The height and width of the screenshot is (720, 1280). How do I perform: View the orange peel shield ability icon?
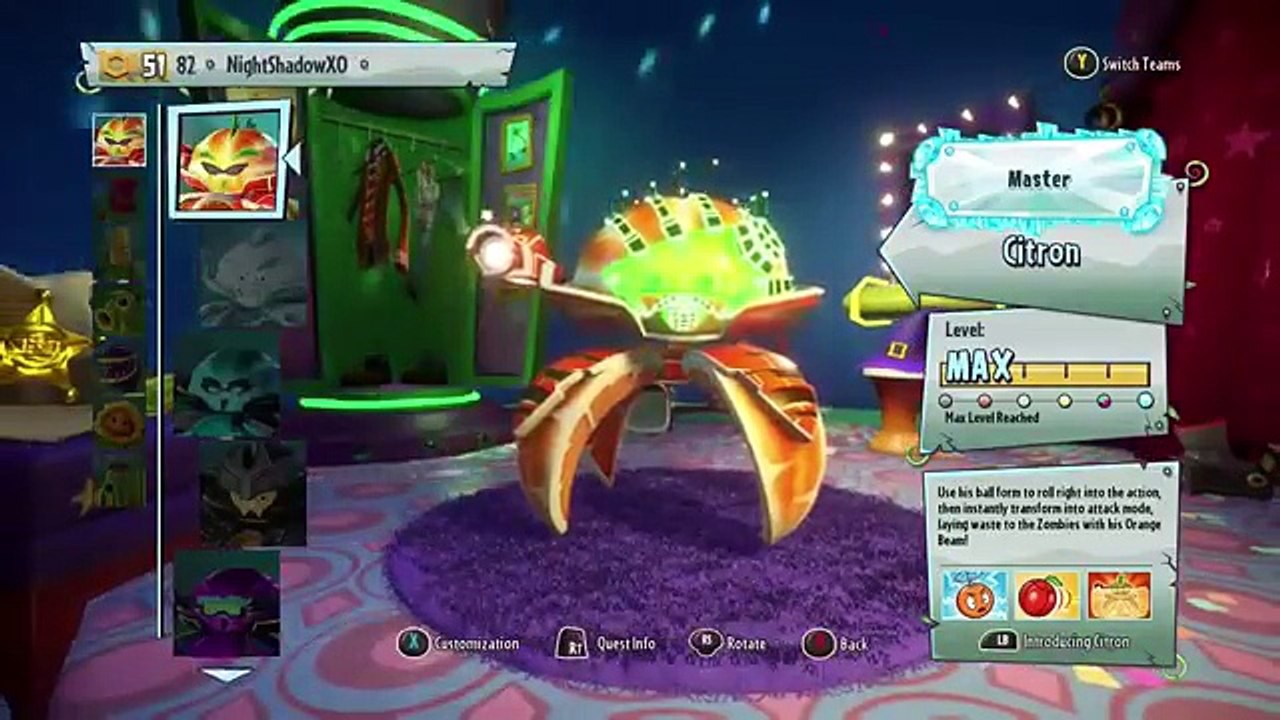1119,596
